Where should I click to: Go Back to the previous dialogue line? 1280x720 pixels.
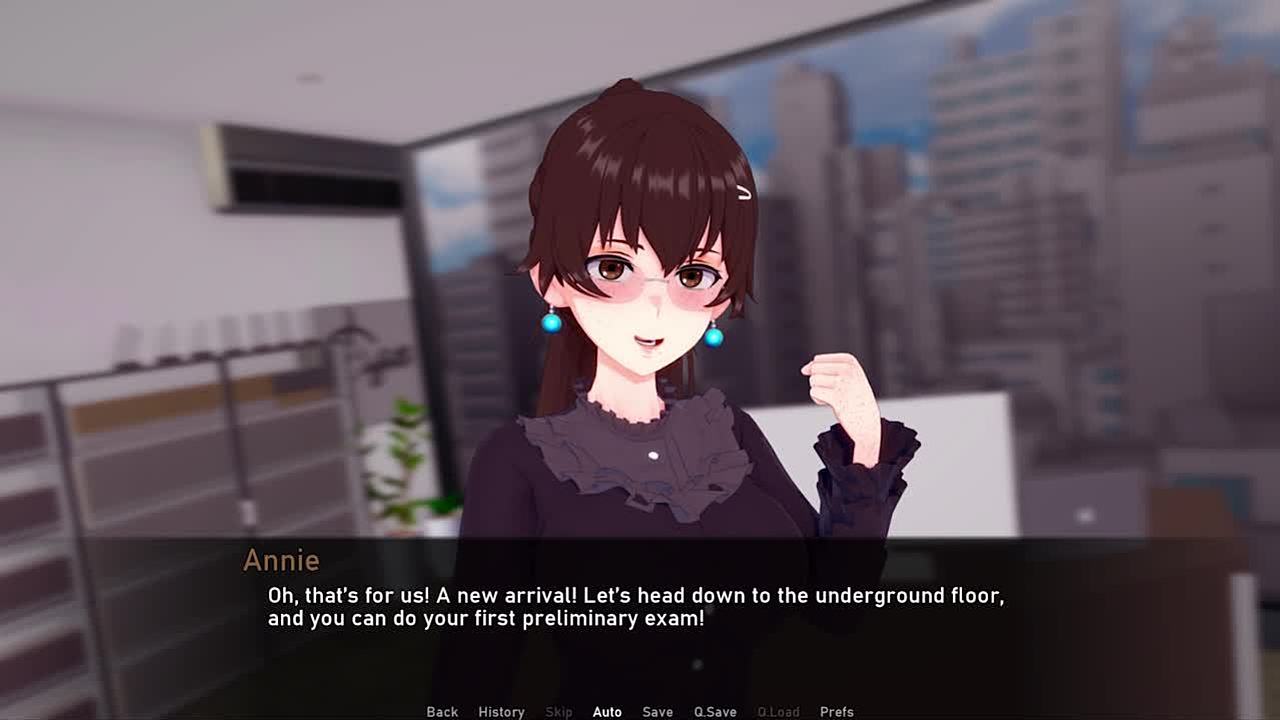click(x=442, y=712)
